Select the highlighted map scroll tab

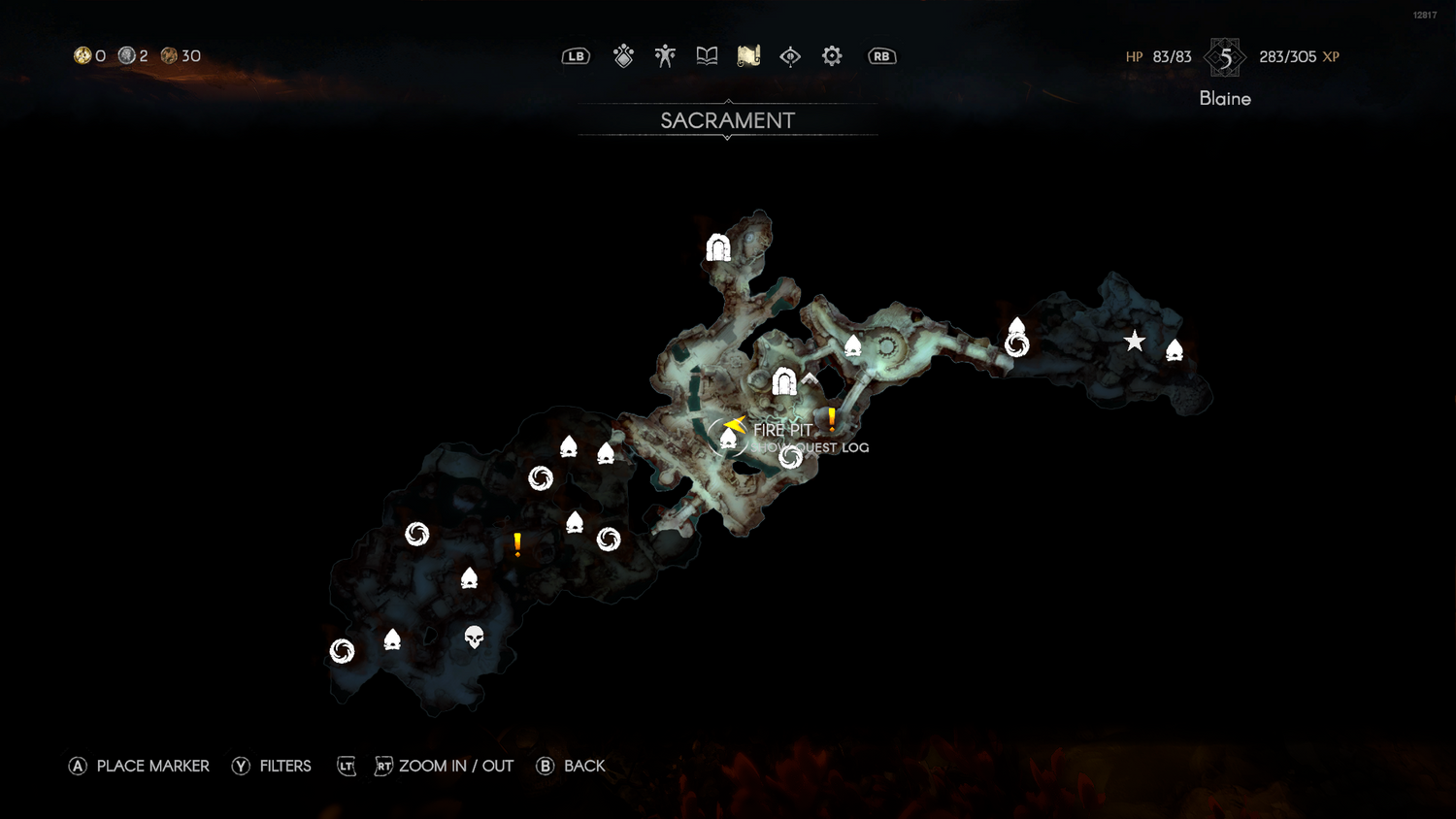pyautogui.click(x=748, y=56)
